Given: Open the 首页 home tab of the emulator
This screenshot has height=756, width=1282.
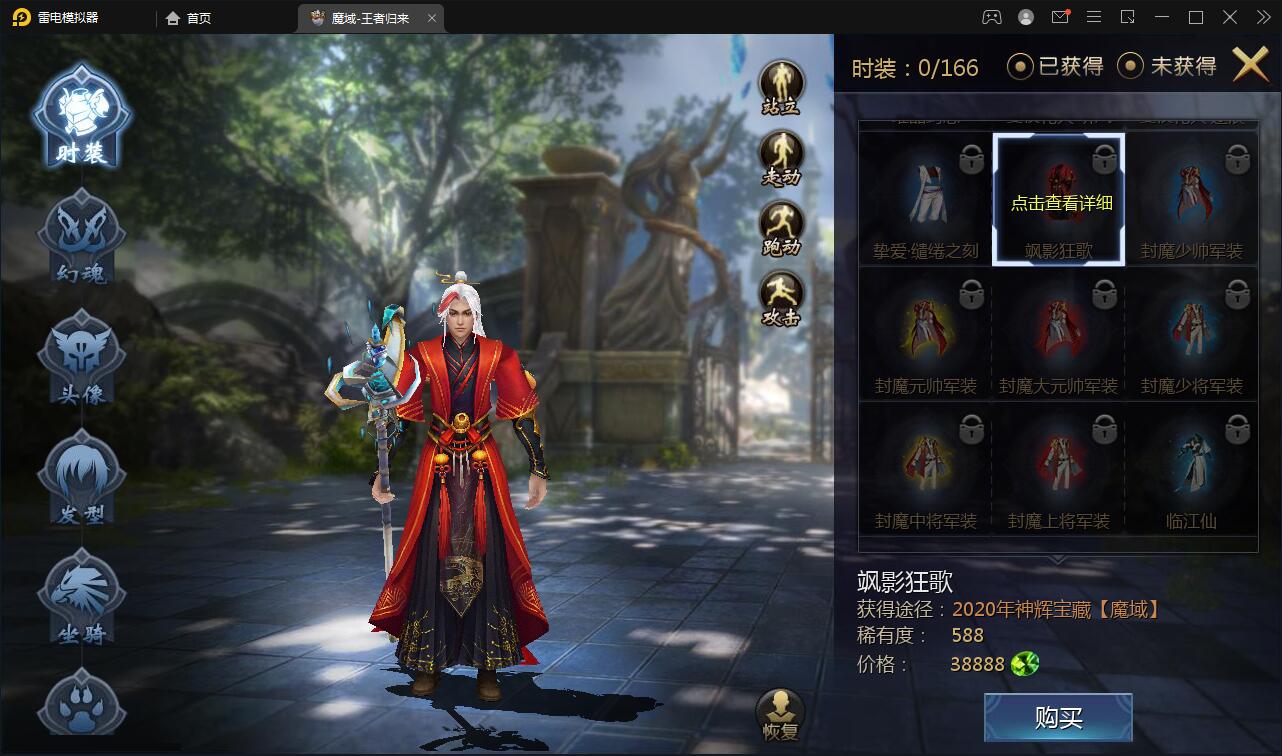Looking at the screenshot, I should 189,18.
